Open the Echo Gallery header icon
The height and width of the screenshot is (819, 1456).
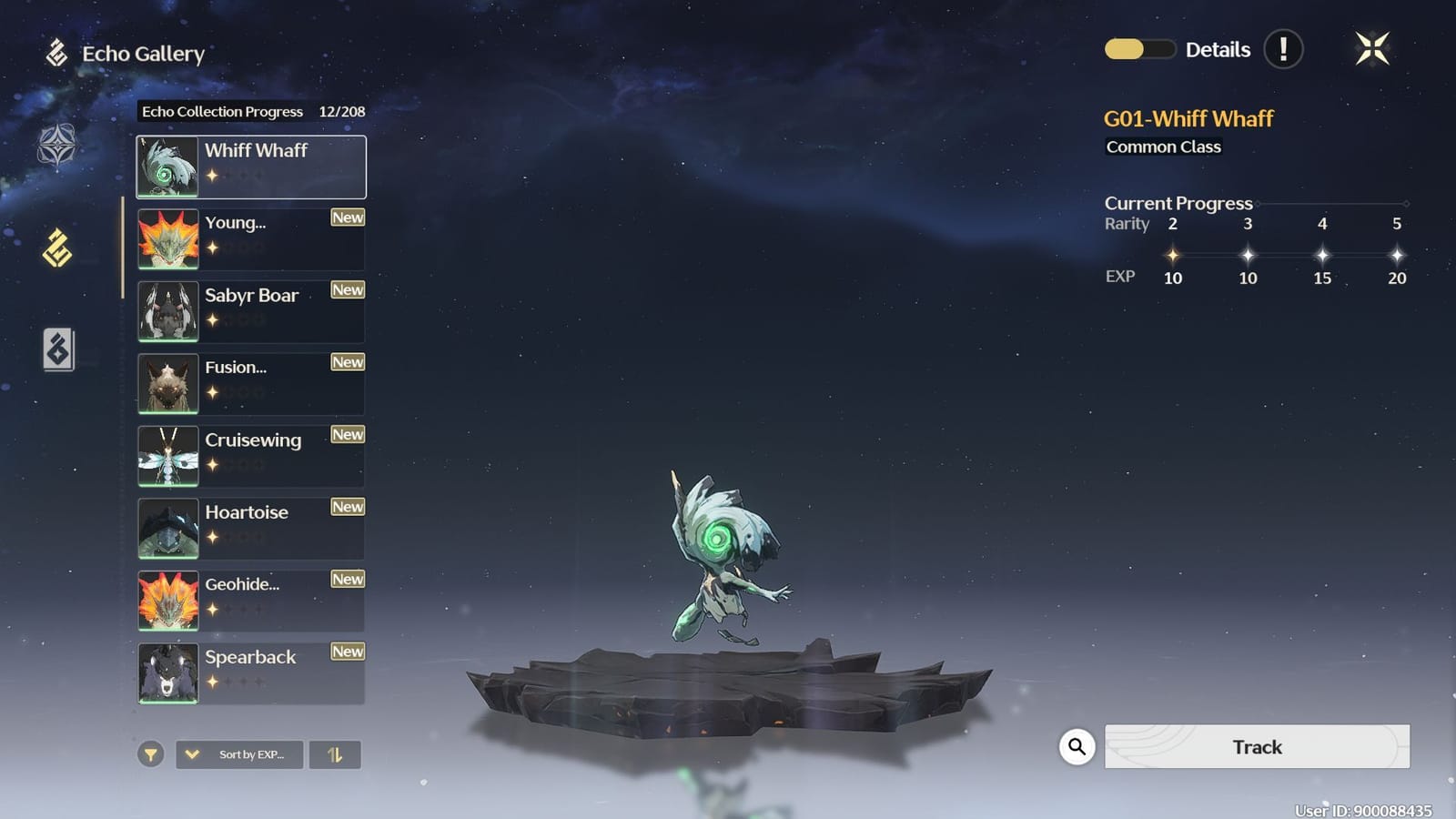point(56,53)
